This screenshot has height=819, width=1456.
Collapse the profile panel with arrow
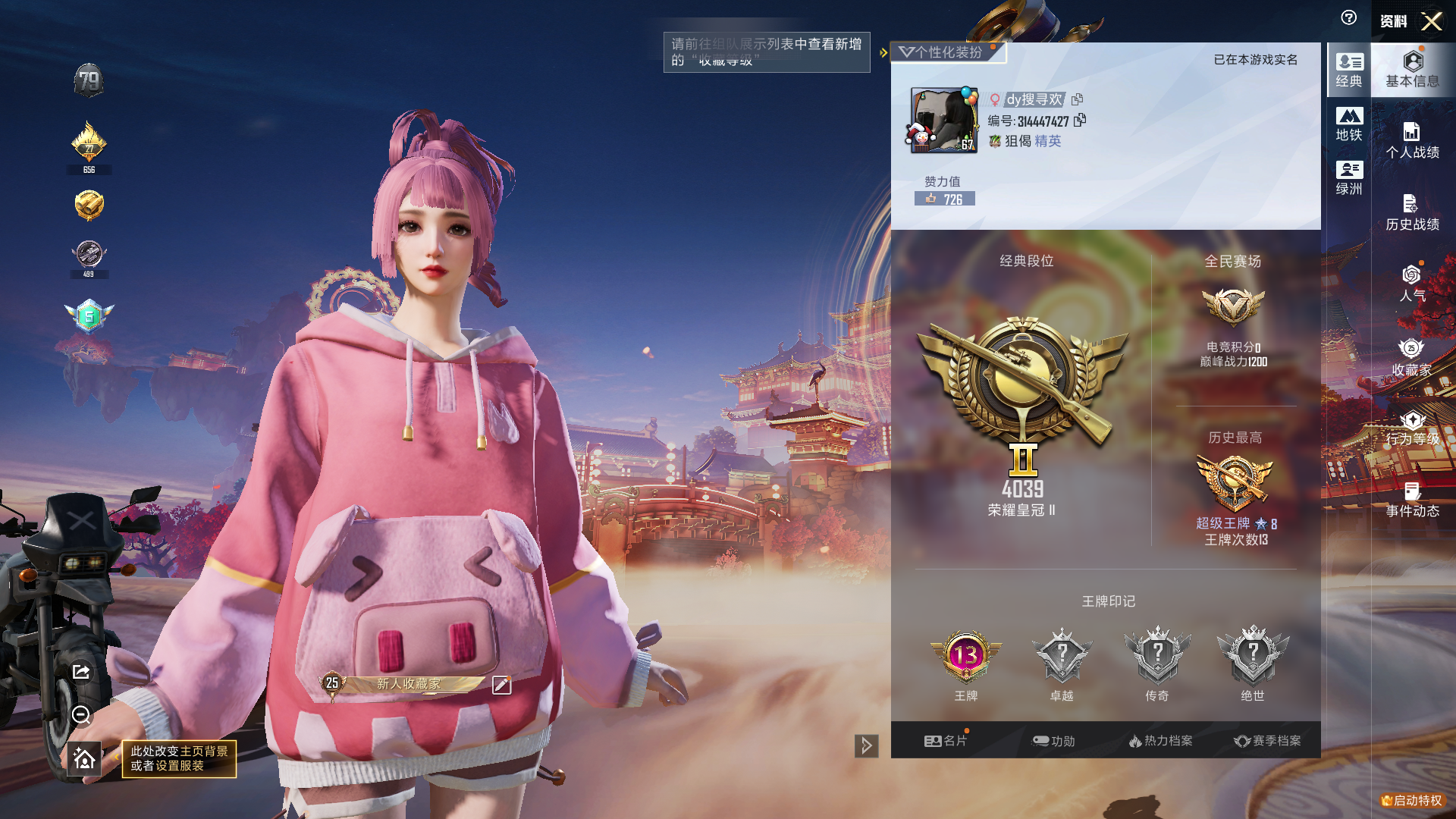[x=865, y=746]
